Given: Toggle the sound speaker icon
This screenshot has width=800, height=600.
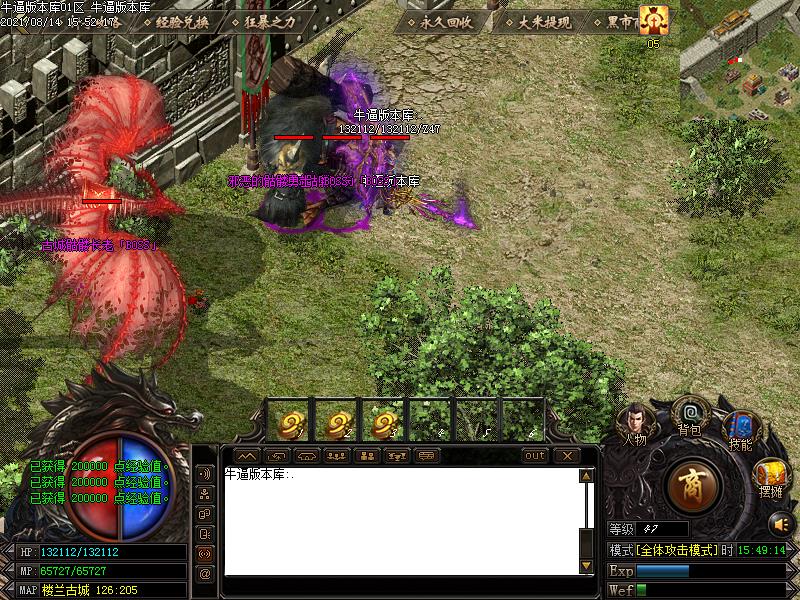Looking at the screenshot, I should tap(779, 523).
